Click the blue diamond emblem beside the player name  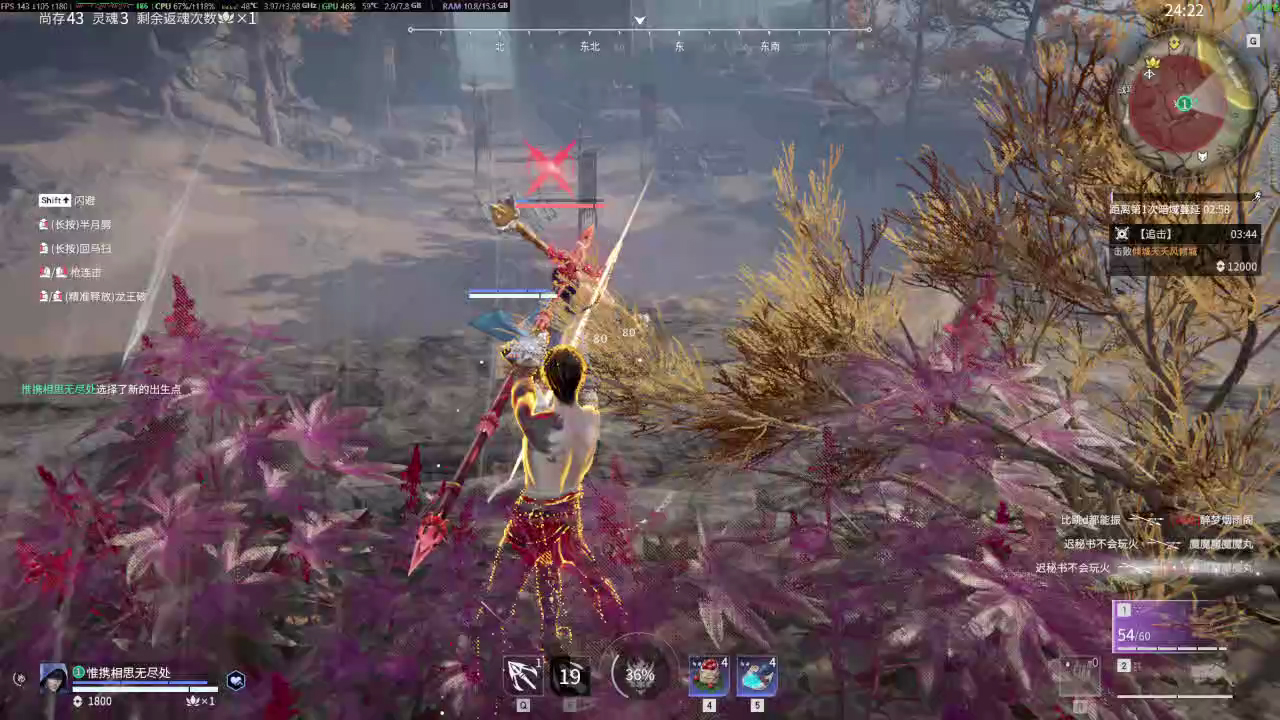236,679
